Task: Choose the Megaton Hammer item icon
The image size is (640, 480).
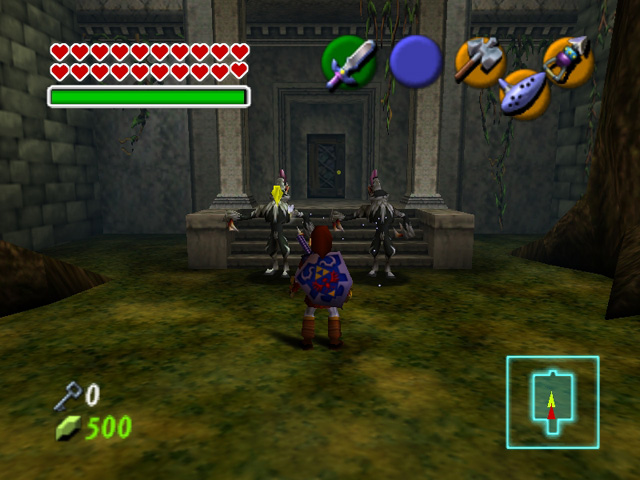Action: (478, 60)
